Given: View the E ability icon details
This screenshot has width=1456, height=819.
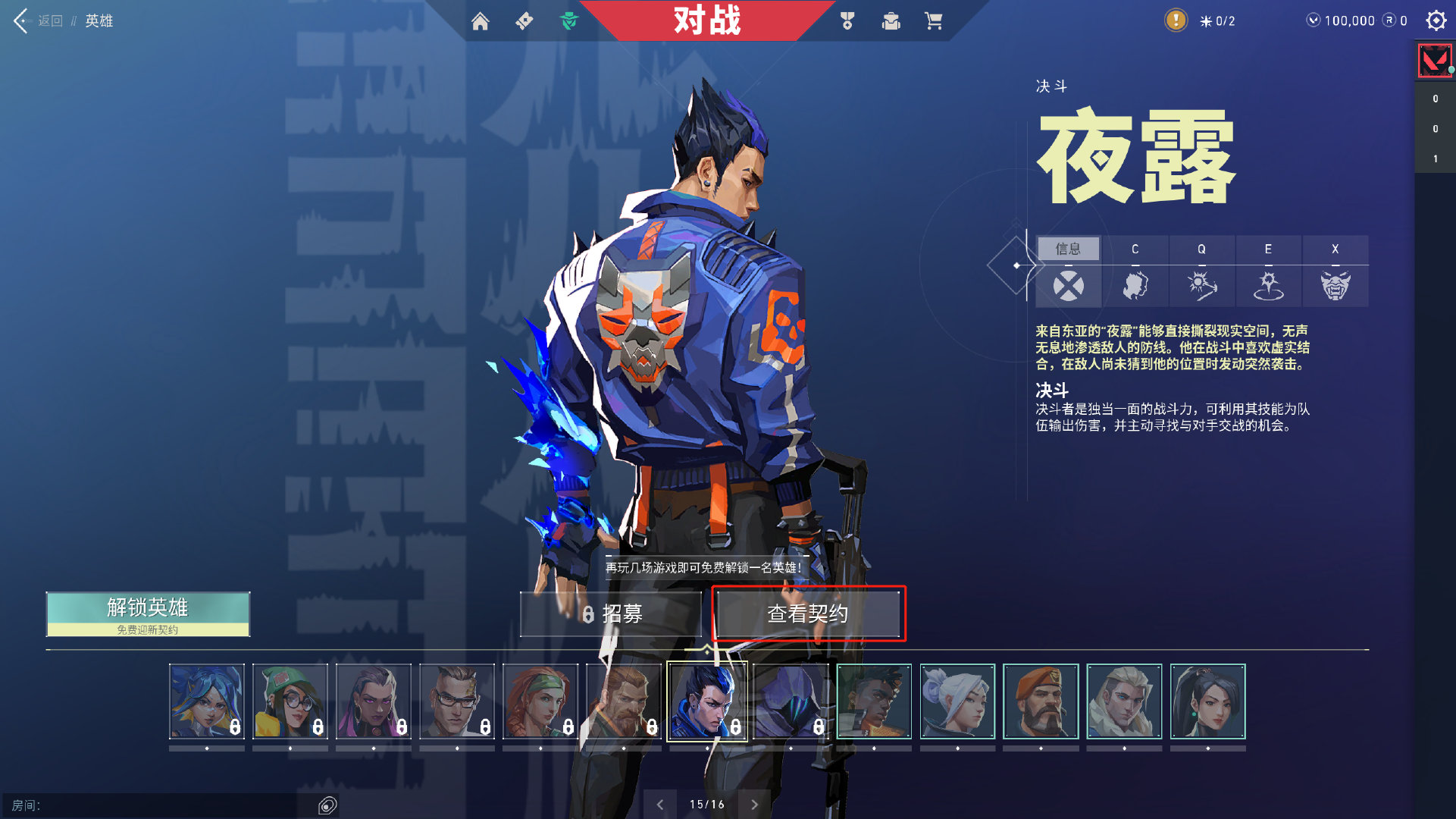Looking at the screenshot, I should [x=1268, y=286].
